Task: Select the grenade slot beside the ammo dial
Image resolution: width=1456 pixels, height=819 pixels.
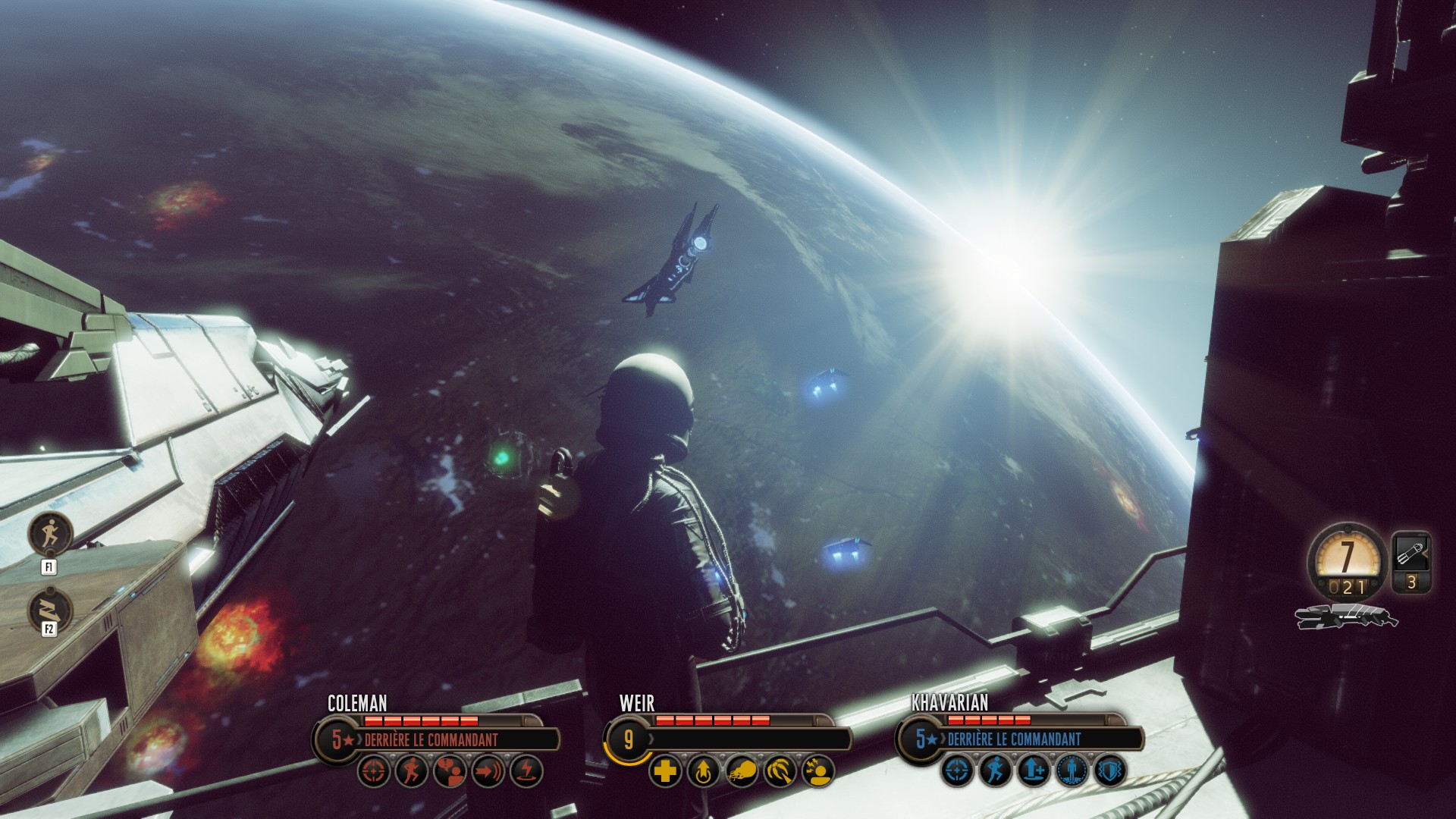Action: 1411,561
